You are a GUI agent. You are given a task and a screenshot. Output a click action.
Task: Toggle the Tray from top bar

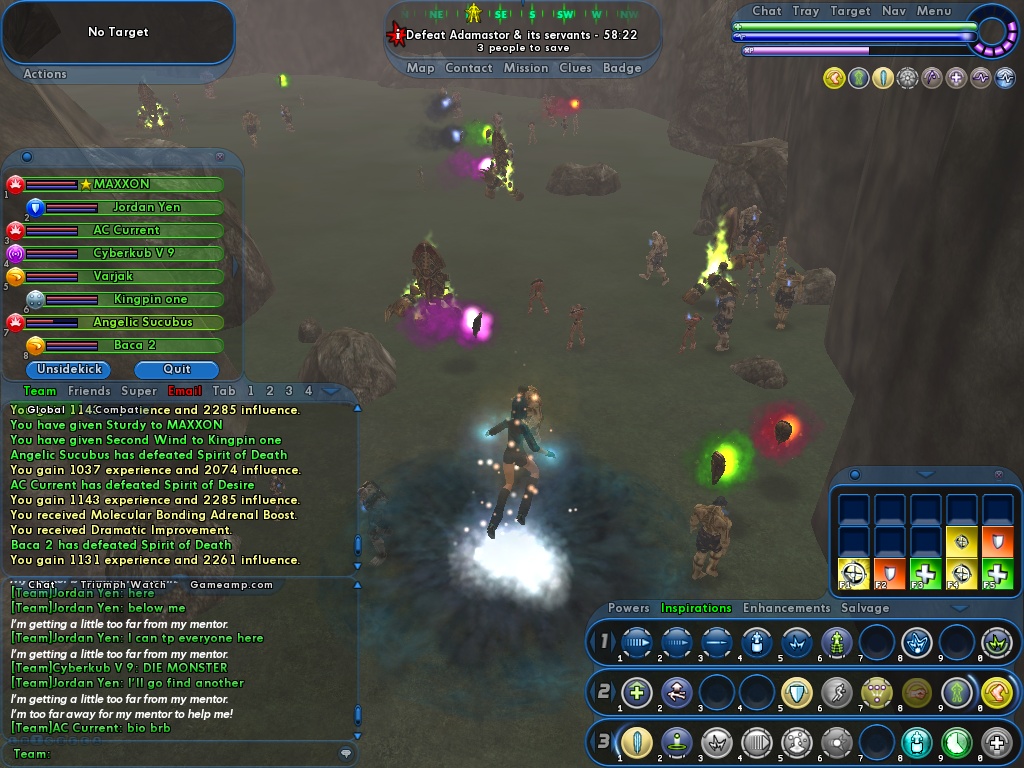point(805,11)
